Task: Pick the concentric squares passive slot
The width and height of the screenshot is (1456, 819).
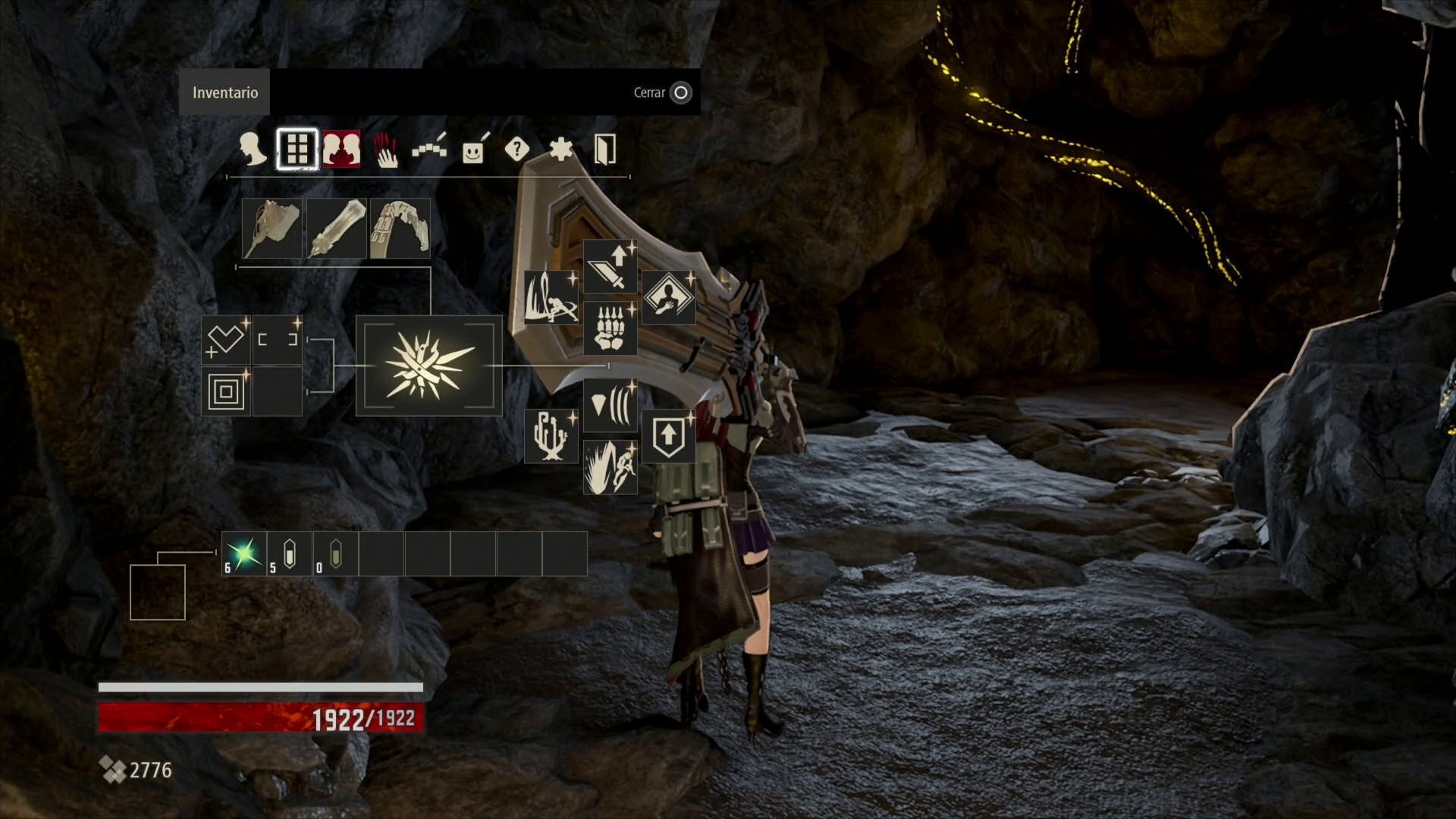Action: click(x=225, y=391)
